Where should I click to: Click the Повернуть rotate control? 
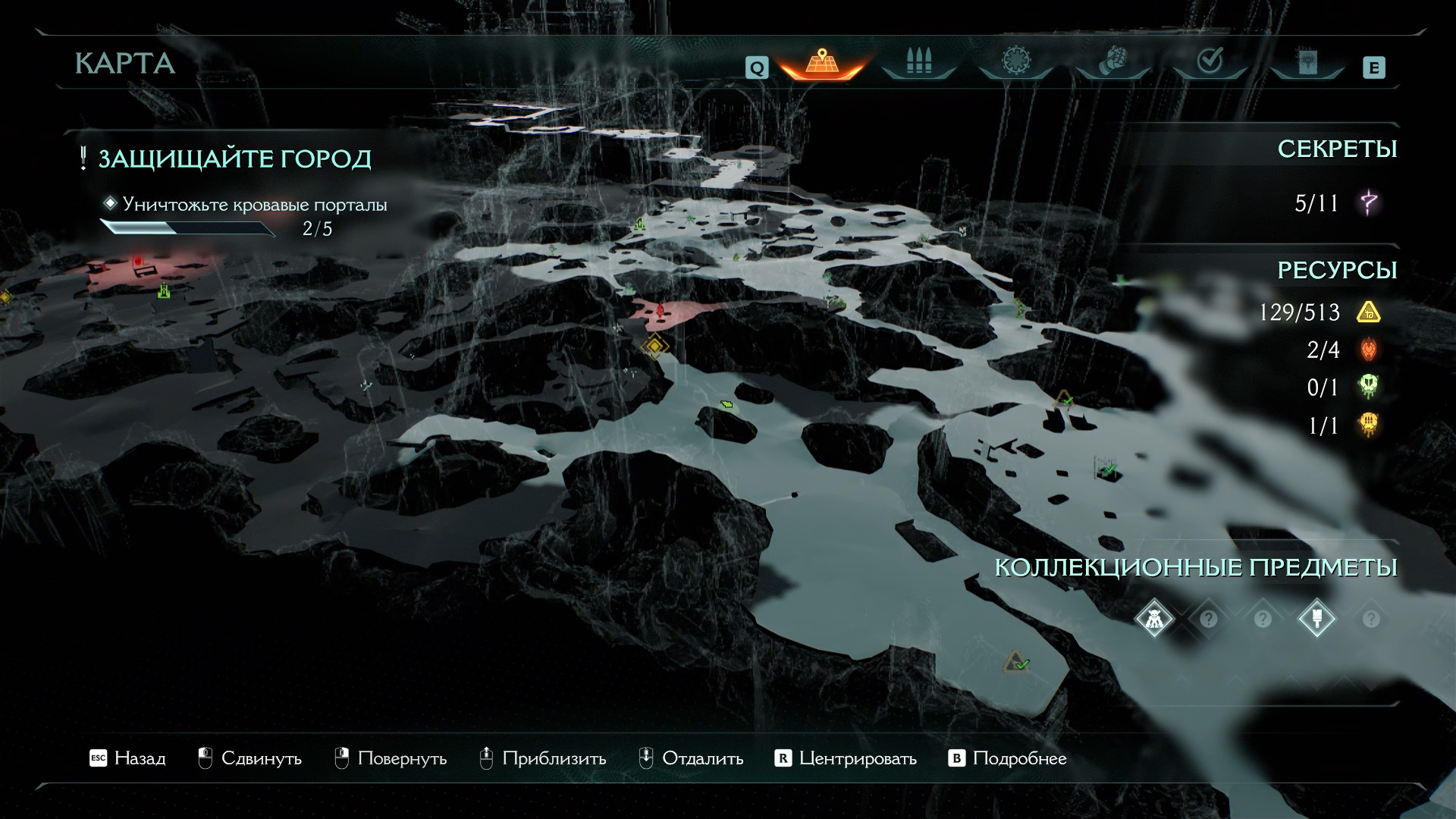pyautogui.click(x=391, y=758)
